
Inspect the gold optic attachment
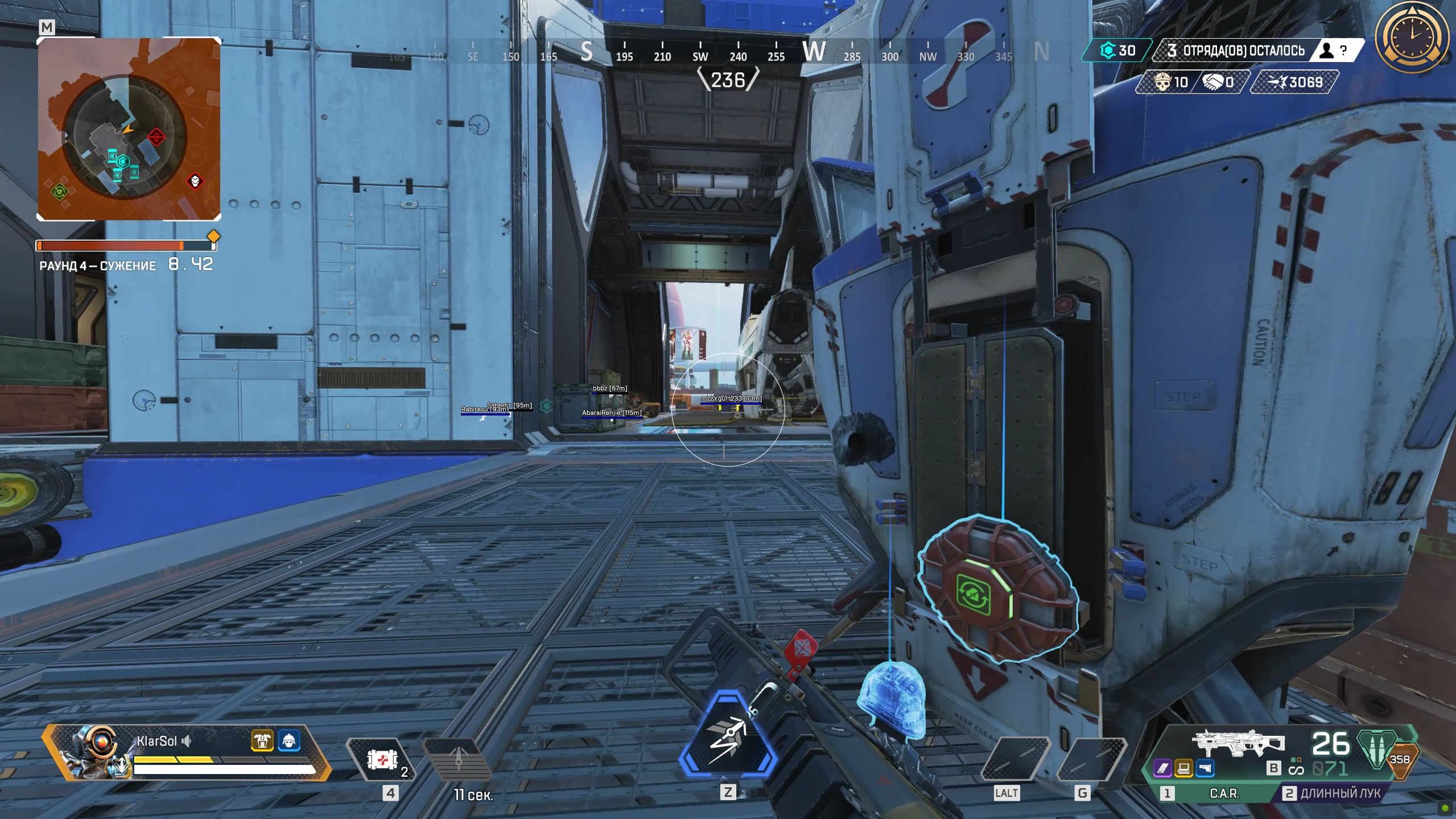click(x=1183, y=769)
